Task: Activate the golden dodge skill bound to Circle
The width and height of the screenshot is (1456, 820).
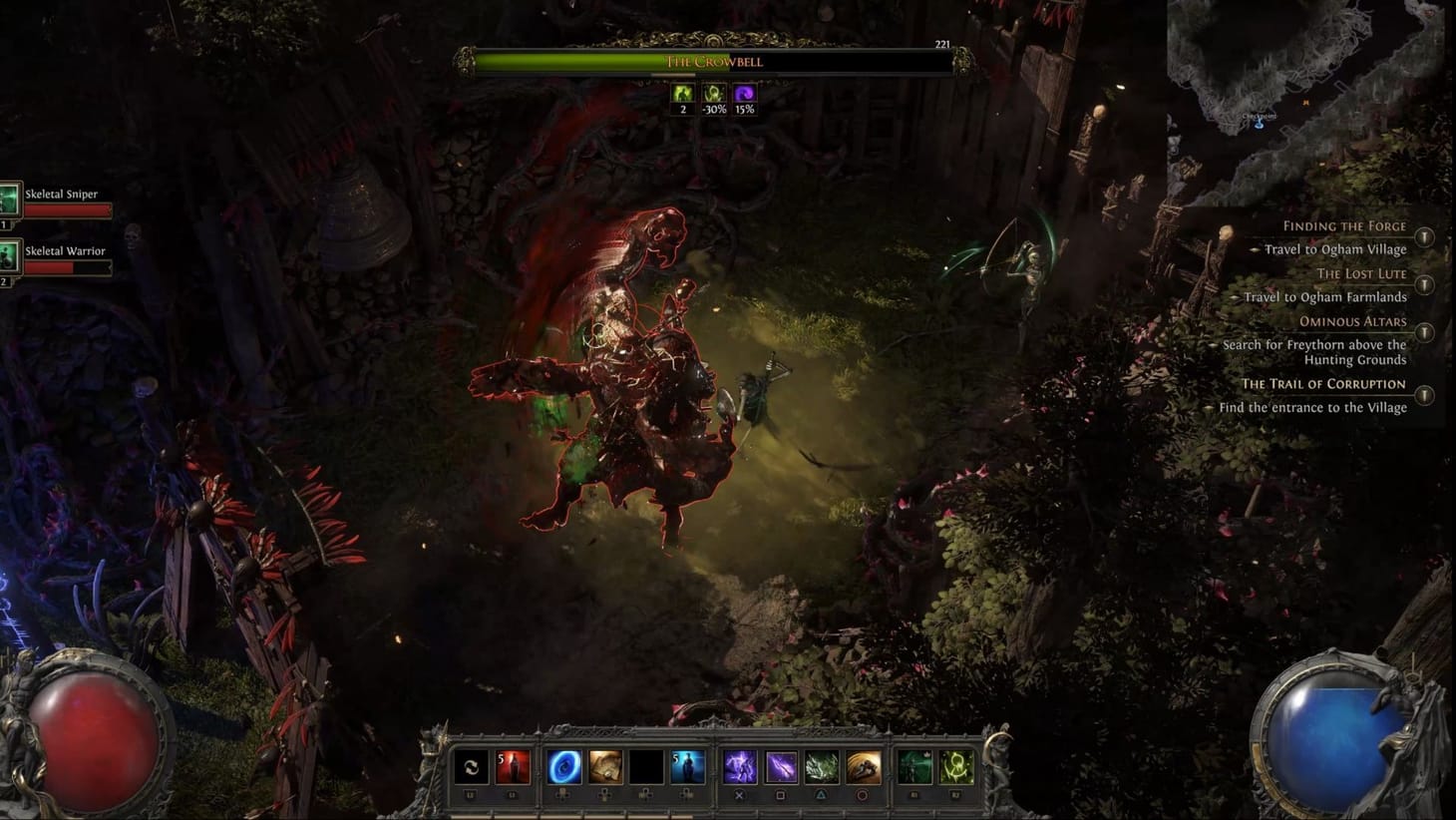Action: tap(864, 768)
